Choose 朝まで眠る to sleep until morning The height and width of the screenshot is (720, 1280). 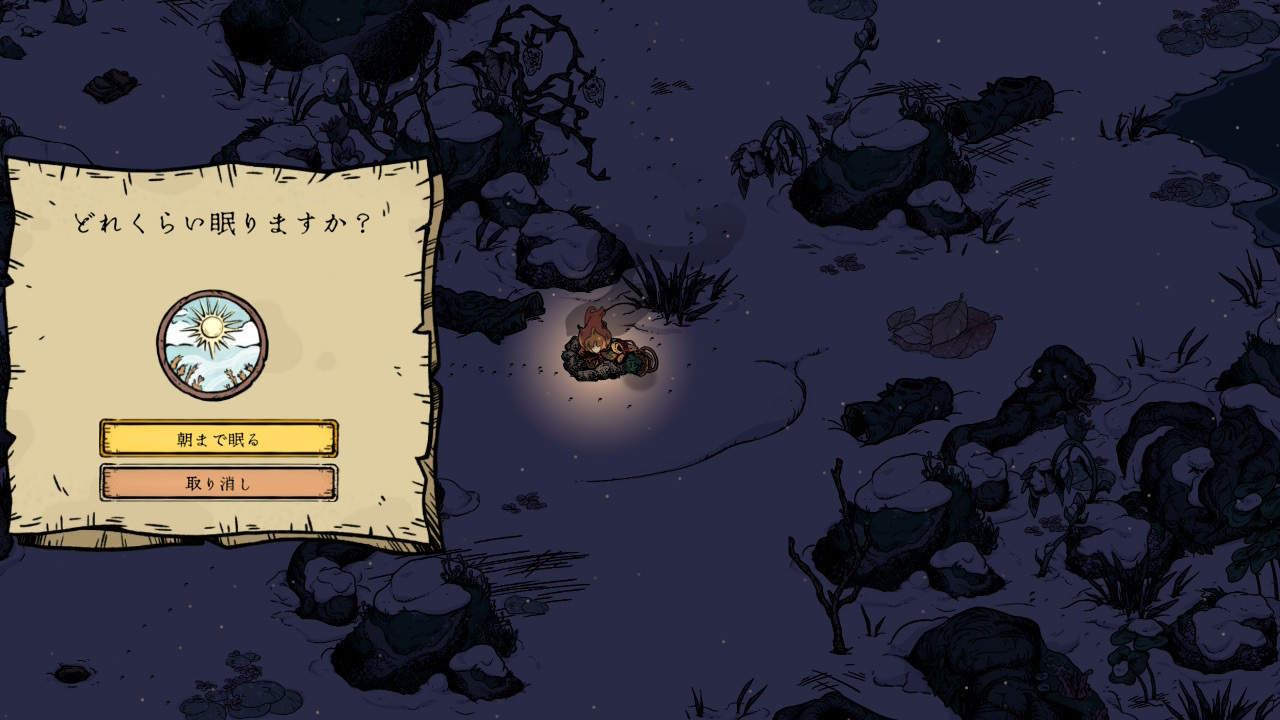219,439
